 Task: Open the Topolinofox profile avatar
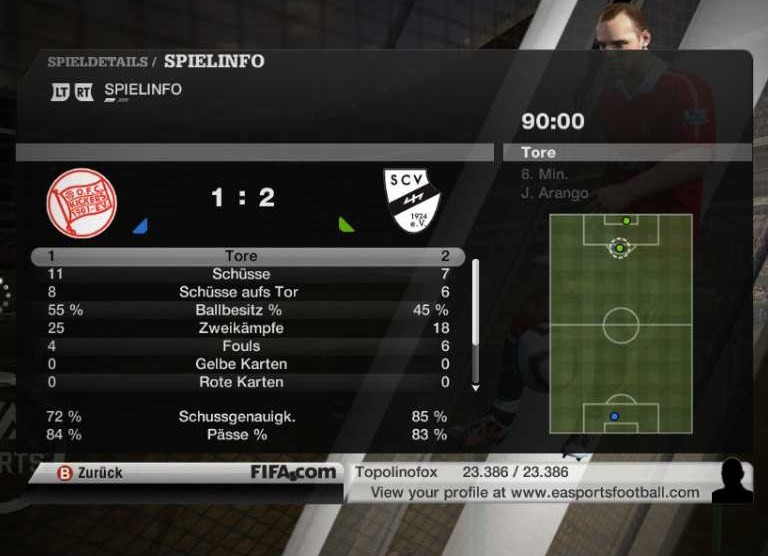pyautogui.click(x=732, y=481)
